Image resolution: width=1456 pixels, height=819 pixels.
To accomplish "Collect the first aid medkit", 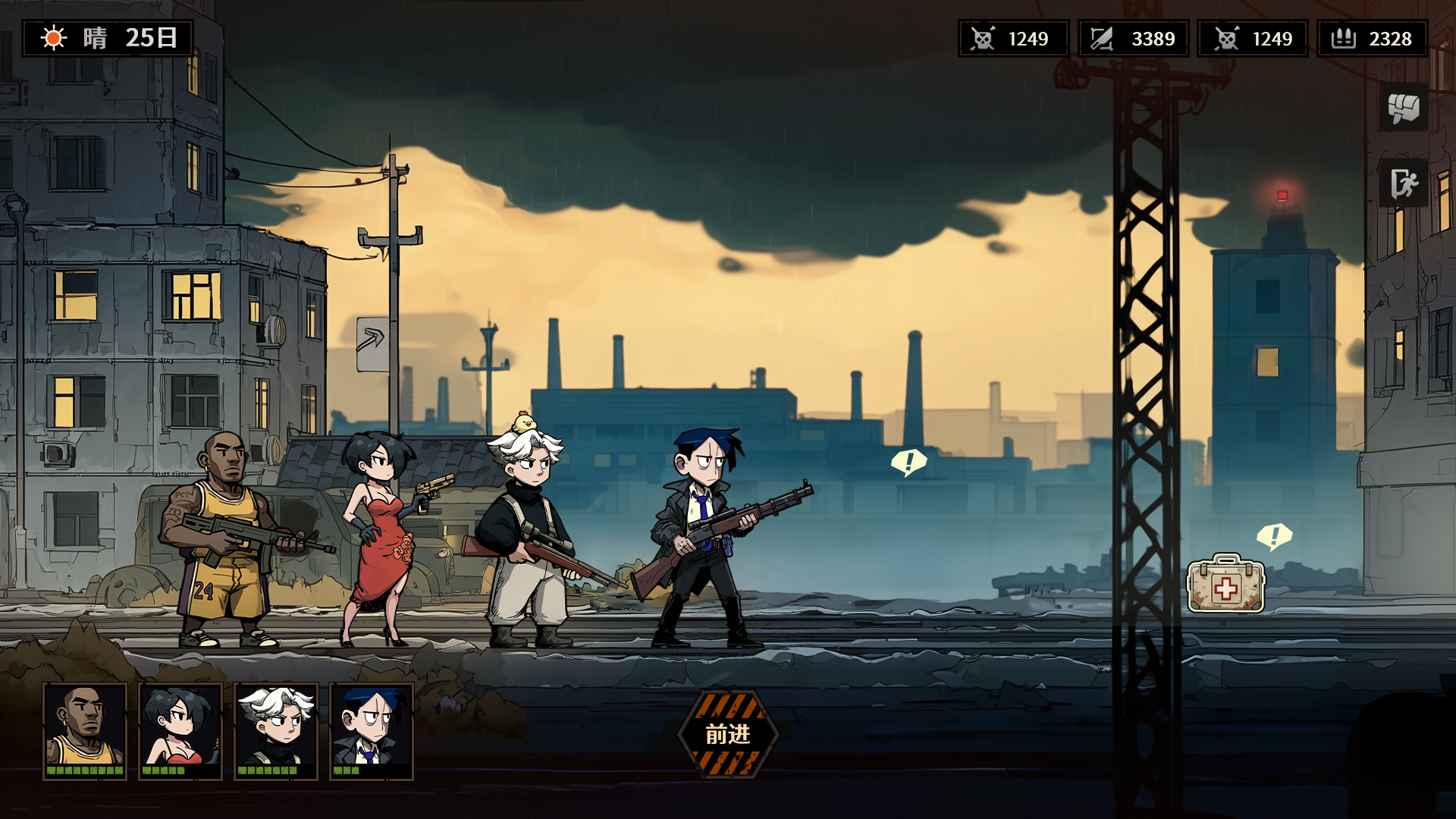I will pos(1225,584).
